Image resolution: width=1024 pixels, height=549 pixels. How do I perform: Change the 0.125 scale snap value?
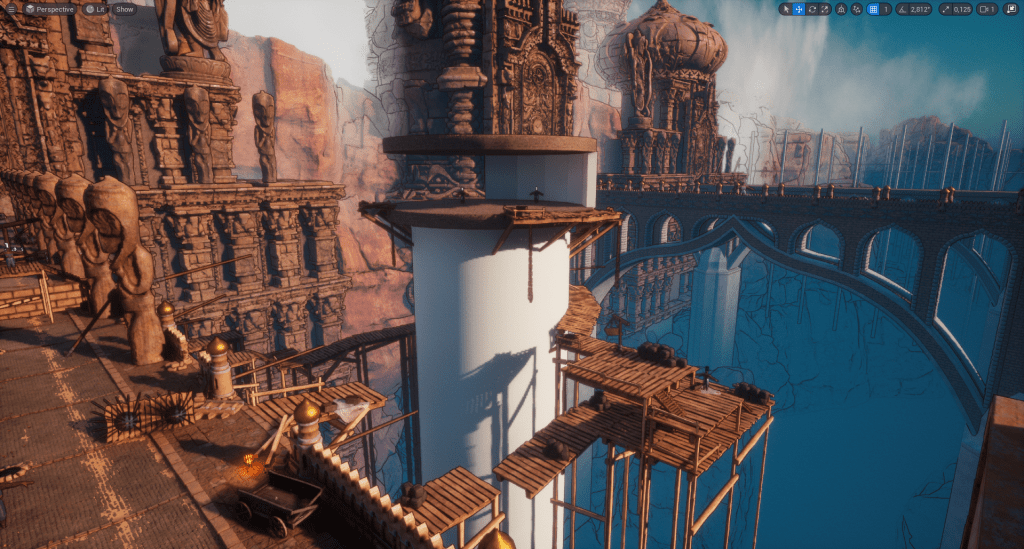tap(962, 9)
